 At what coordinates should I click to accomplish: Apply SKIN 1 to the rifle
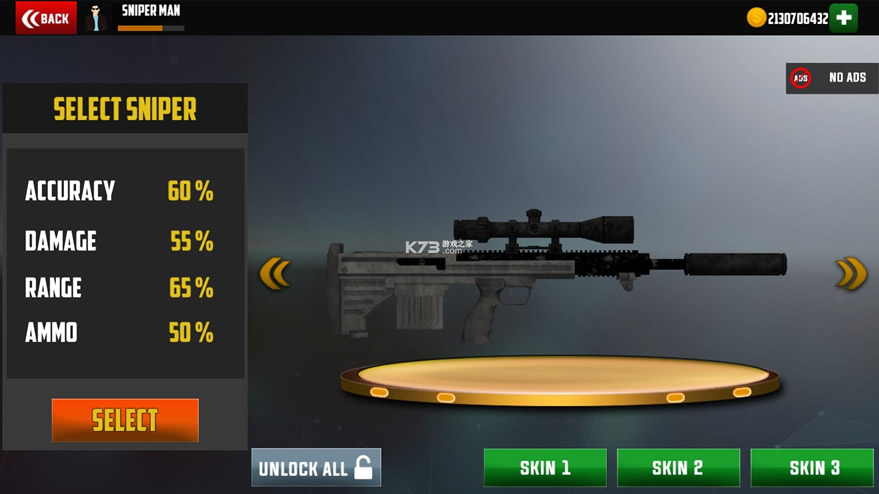point(545,468)
